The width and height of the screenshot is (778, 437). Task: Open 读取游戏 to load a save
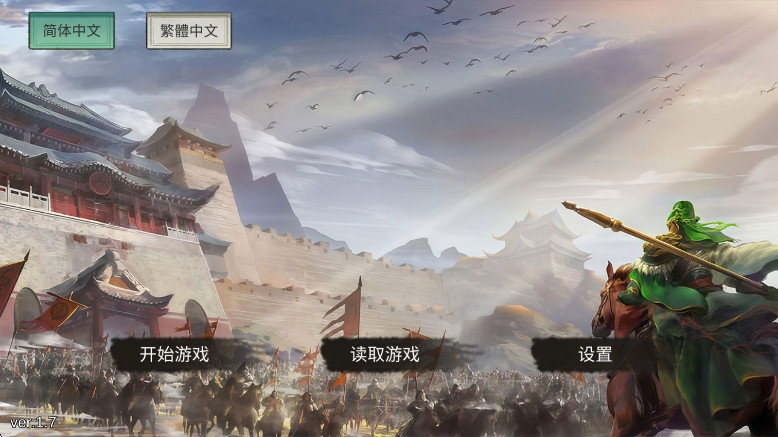(x=385, y=354)
